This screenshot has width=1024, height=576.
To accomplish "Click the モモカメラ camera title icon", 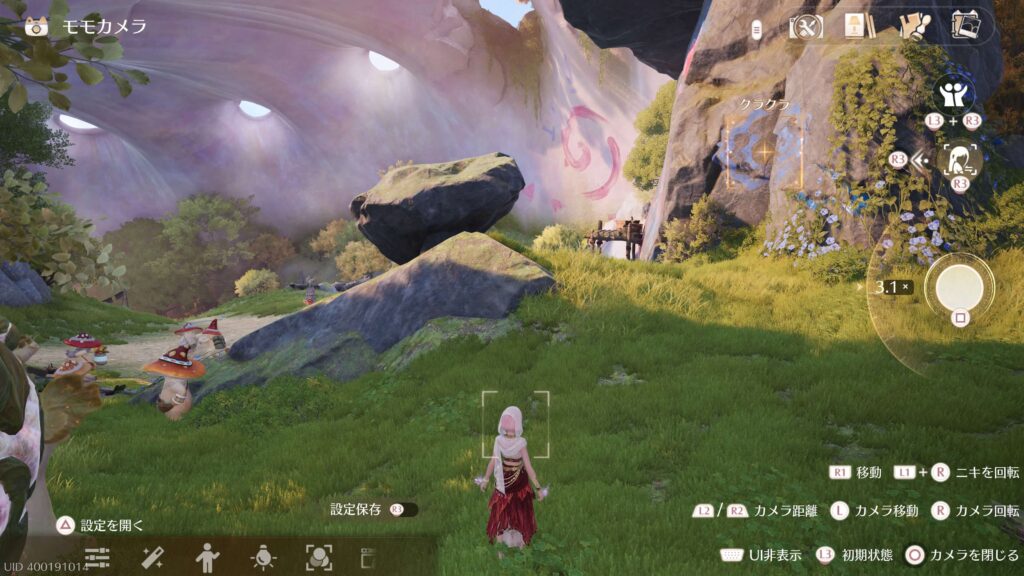I will coord(38,27).
